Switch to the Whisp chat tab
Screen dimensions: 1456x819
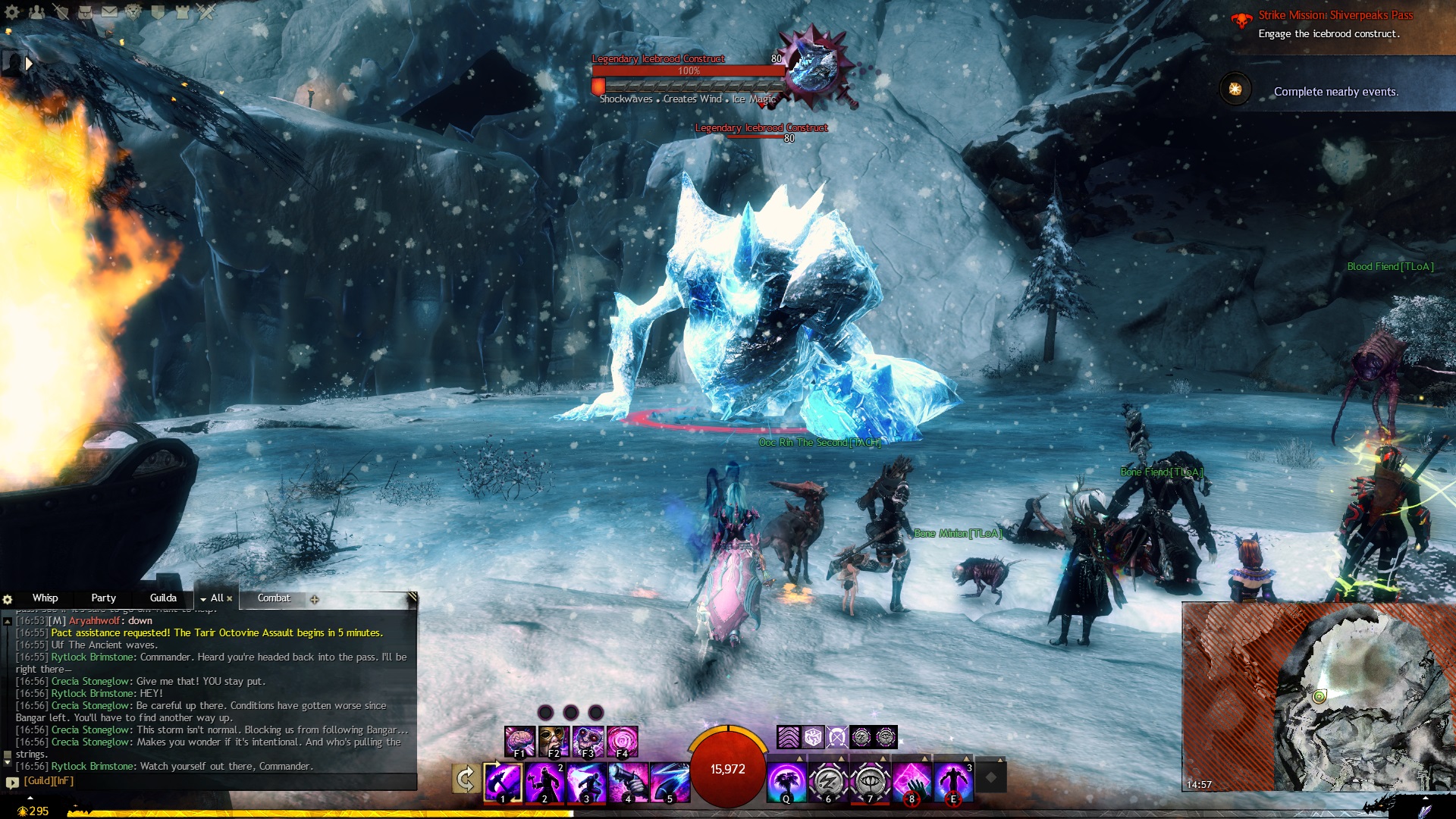[x=45, y=598]
